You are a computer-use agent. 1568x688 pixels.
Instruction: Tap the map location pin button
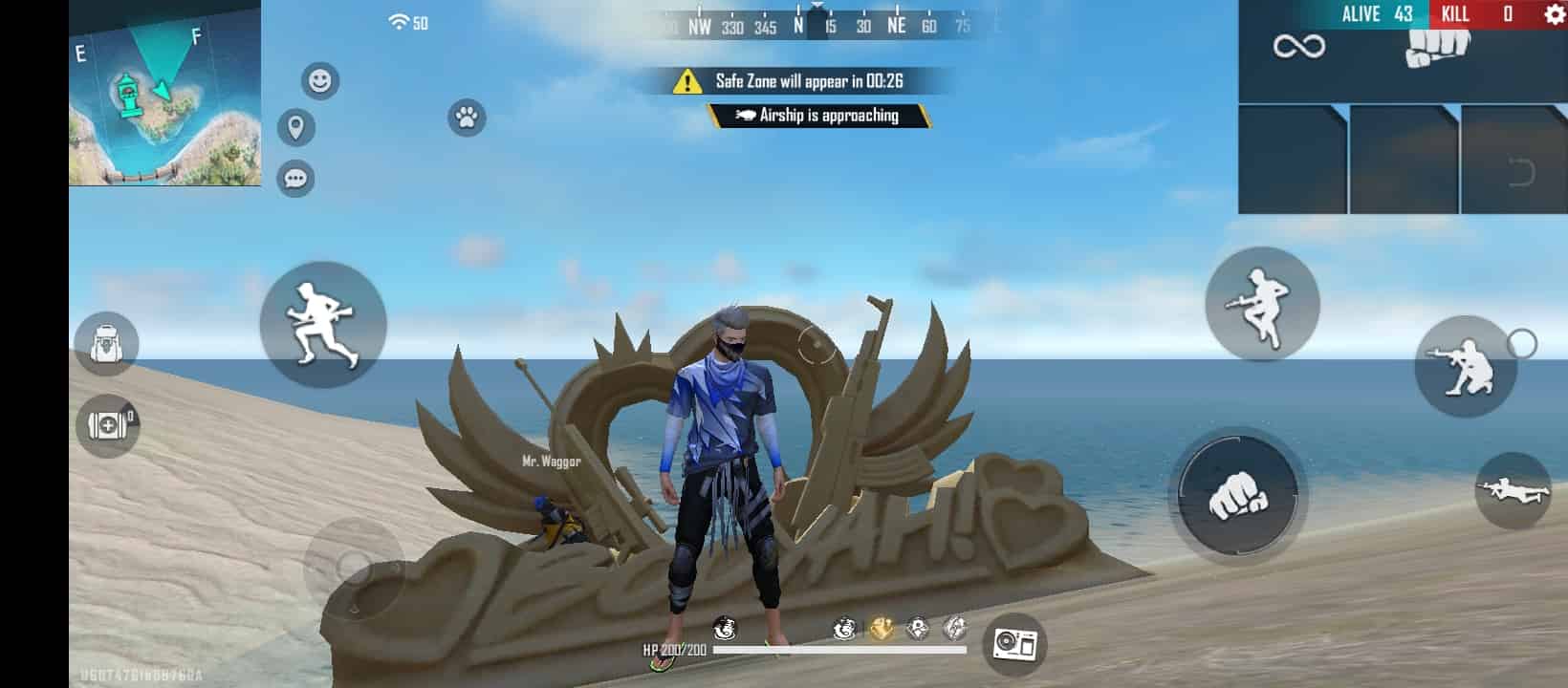[x=296, y=127]
